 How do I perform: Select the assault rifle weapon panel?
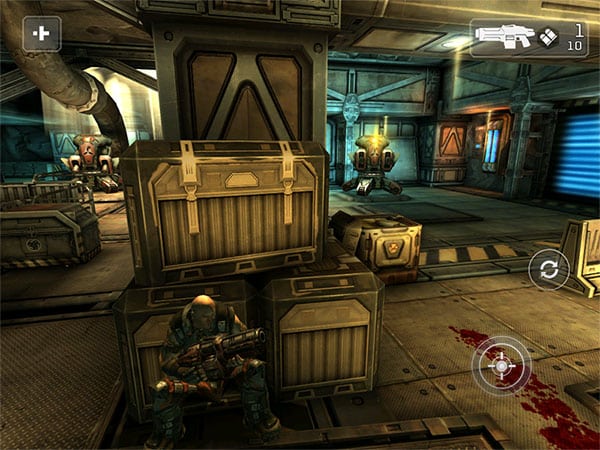[x=529, y=37]
